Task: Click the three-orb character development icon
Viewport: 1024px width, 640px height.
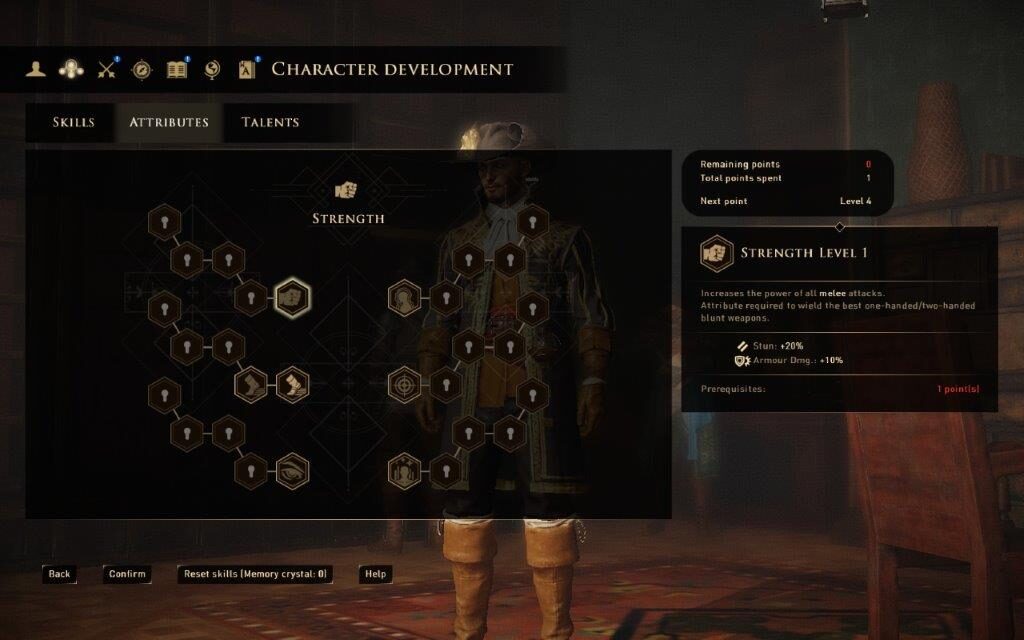Action: (x=71, y=69)
